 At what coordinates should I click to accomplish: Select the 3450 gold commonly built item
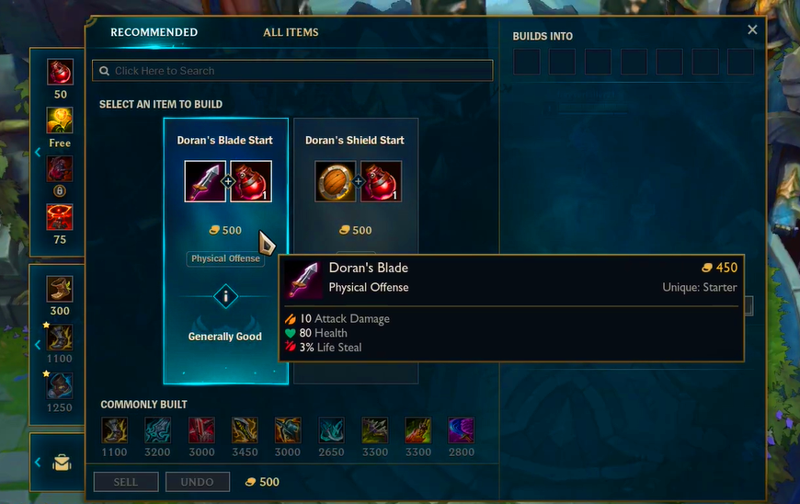click(245, 430)
